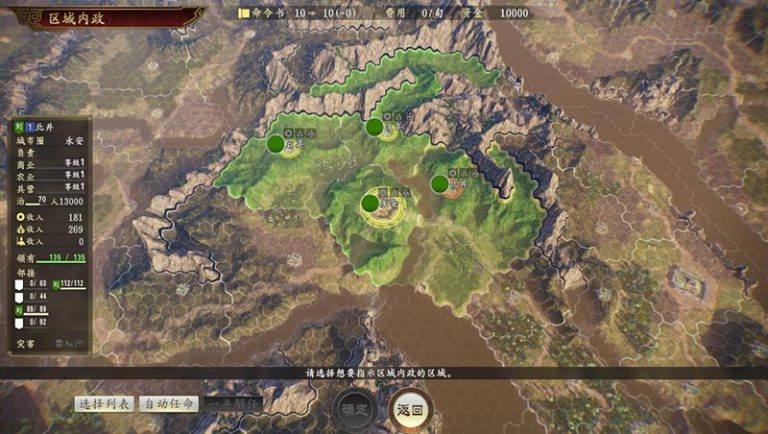The image size is (768, 434).
Task: Open the 选择列表 selection list
Action: tap(105, 404)
